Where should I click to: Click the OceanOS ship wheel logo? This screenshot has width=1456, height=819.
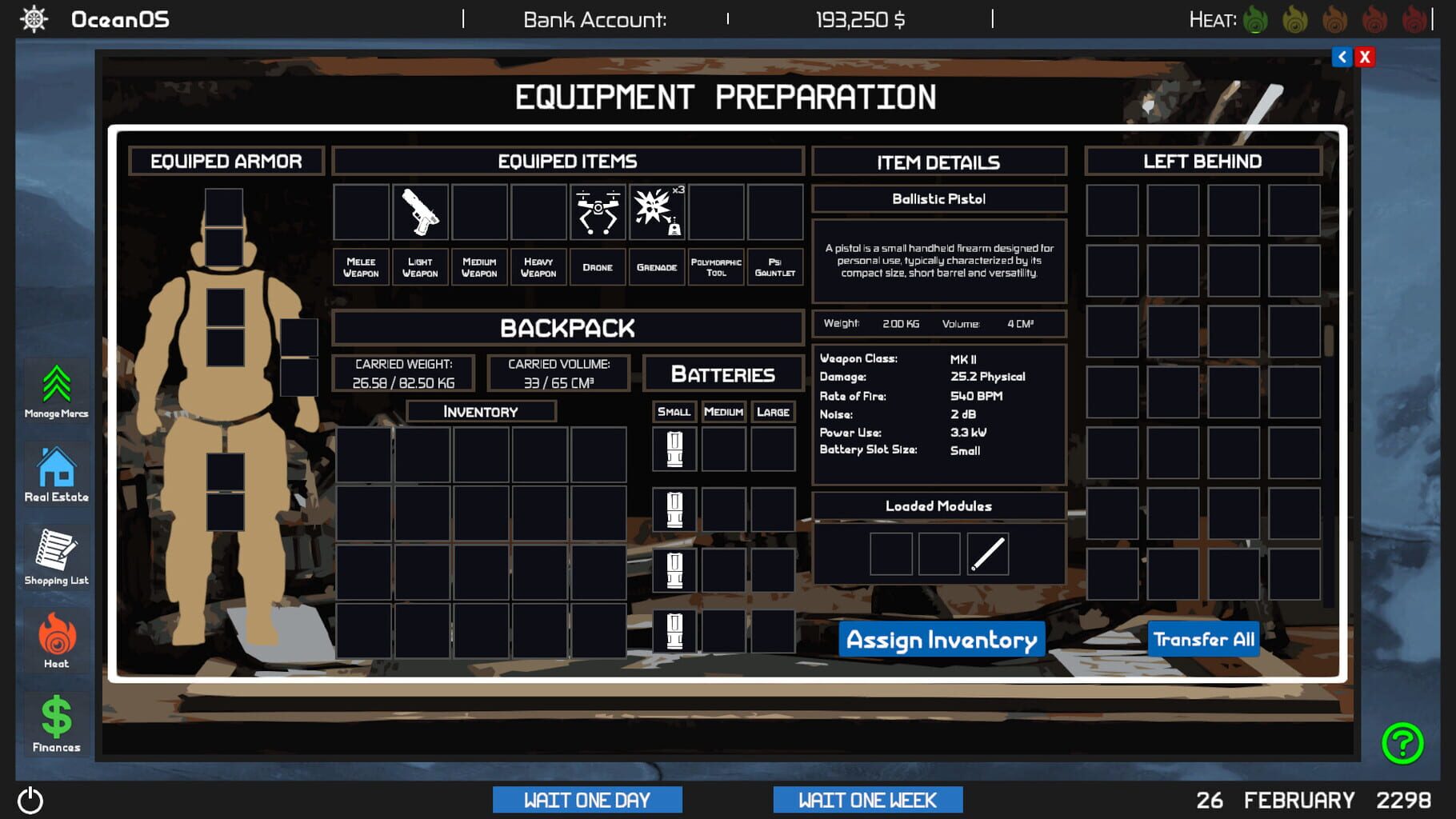(x=32, y=19)
